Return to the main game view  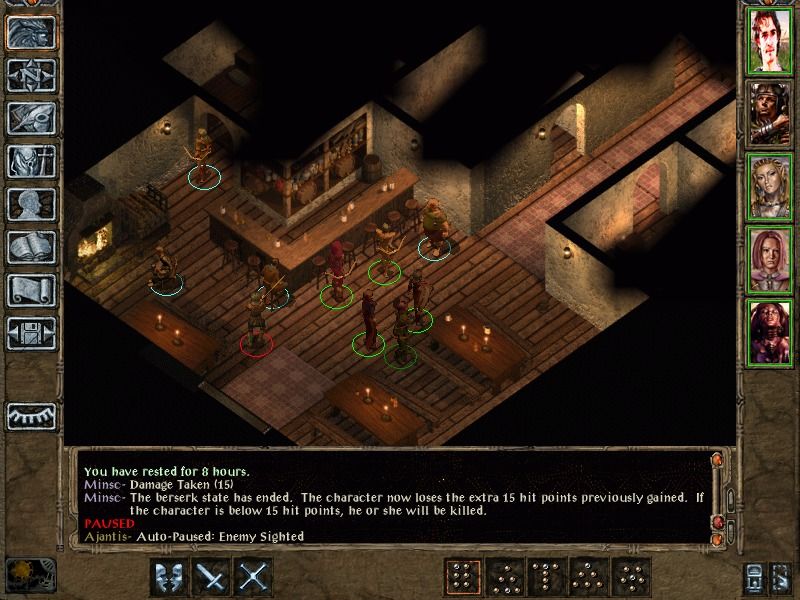pos(30,30)
